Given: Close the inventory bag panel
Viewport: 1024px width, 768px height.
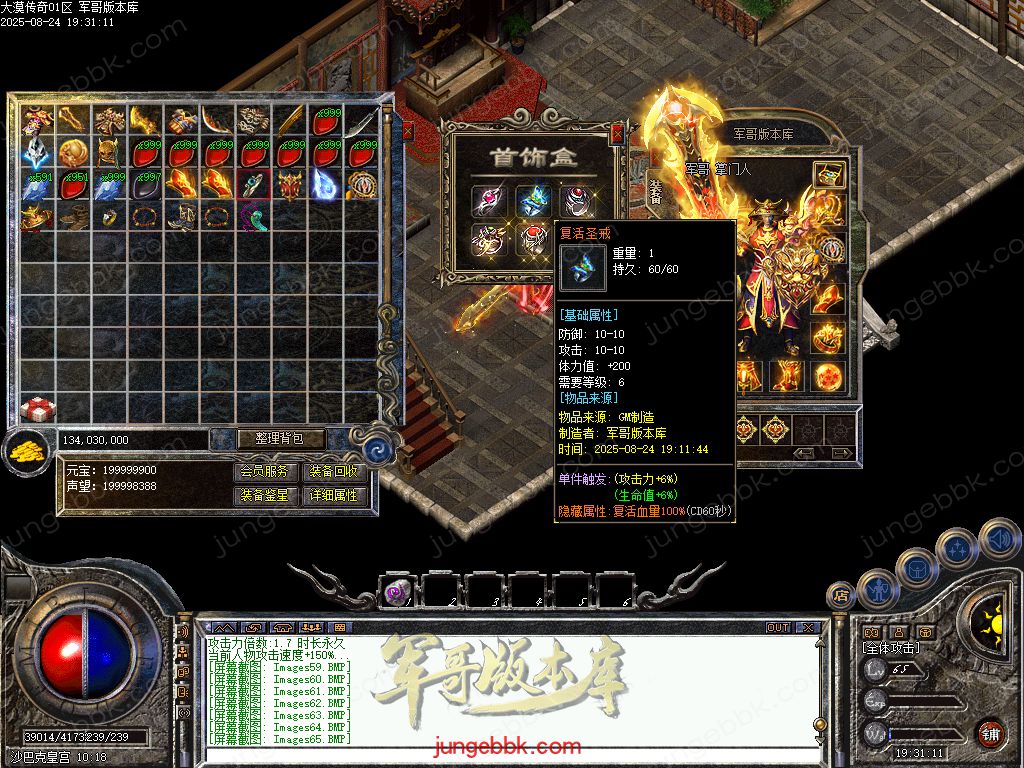Looking at the screenshot, I should point(407,130).
